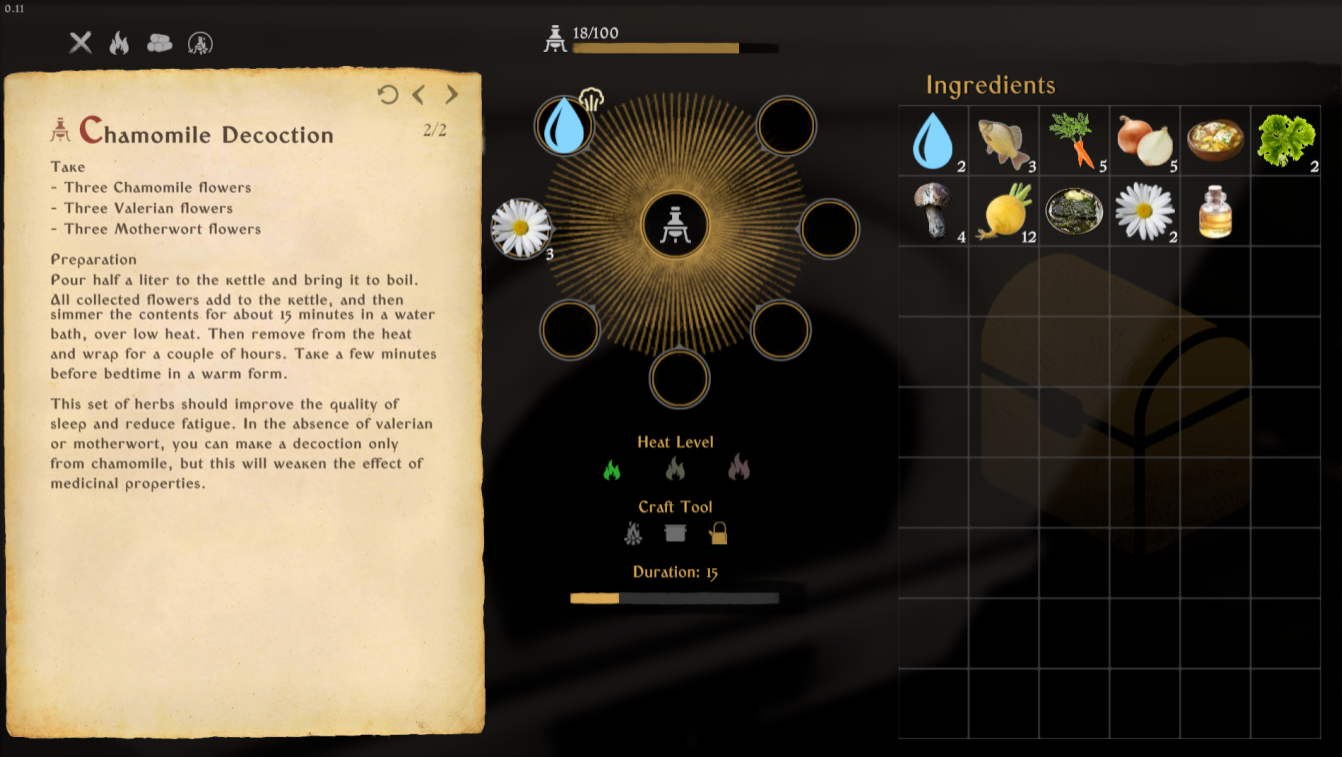Choose the campfire craft tool
Image resolution: width=1342 pixels, height=757 pixels.
(x=633, y=534)
